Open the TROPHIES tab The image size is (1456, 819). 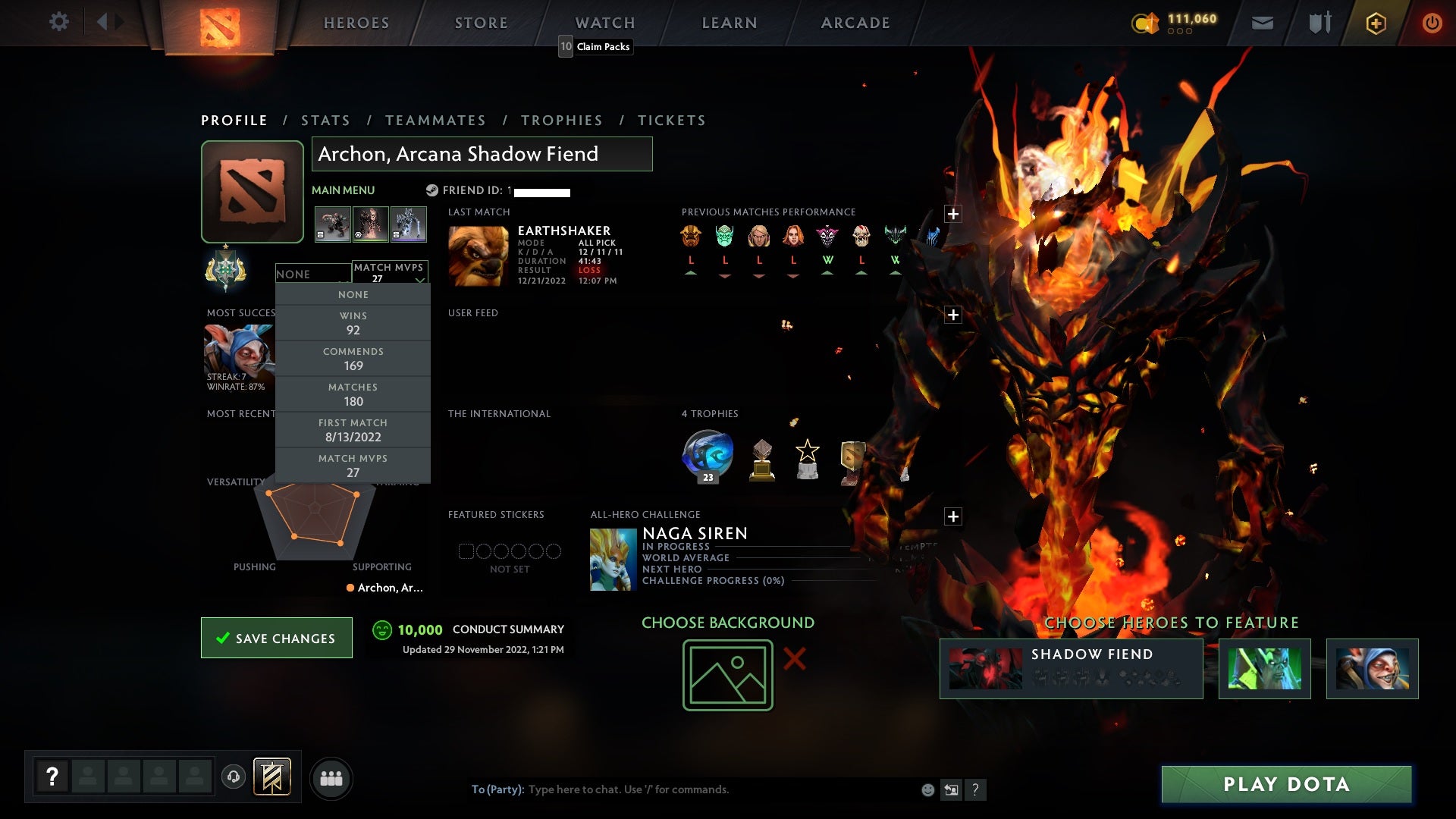pyautogui.click(x=562, y=120)
